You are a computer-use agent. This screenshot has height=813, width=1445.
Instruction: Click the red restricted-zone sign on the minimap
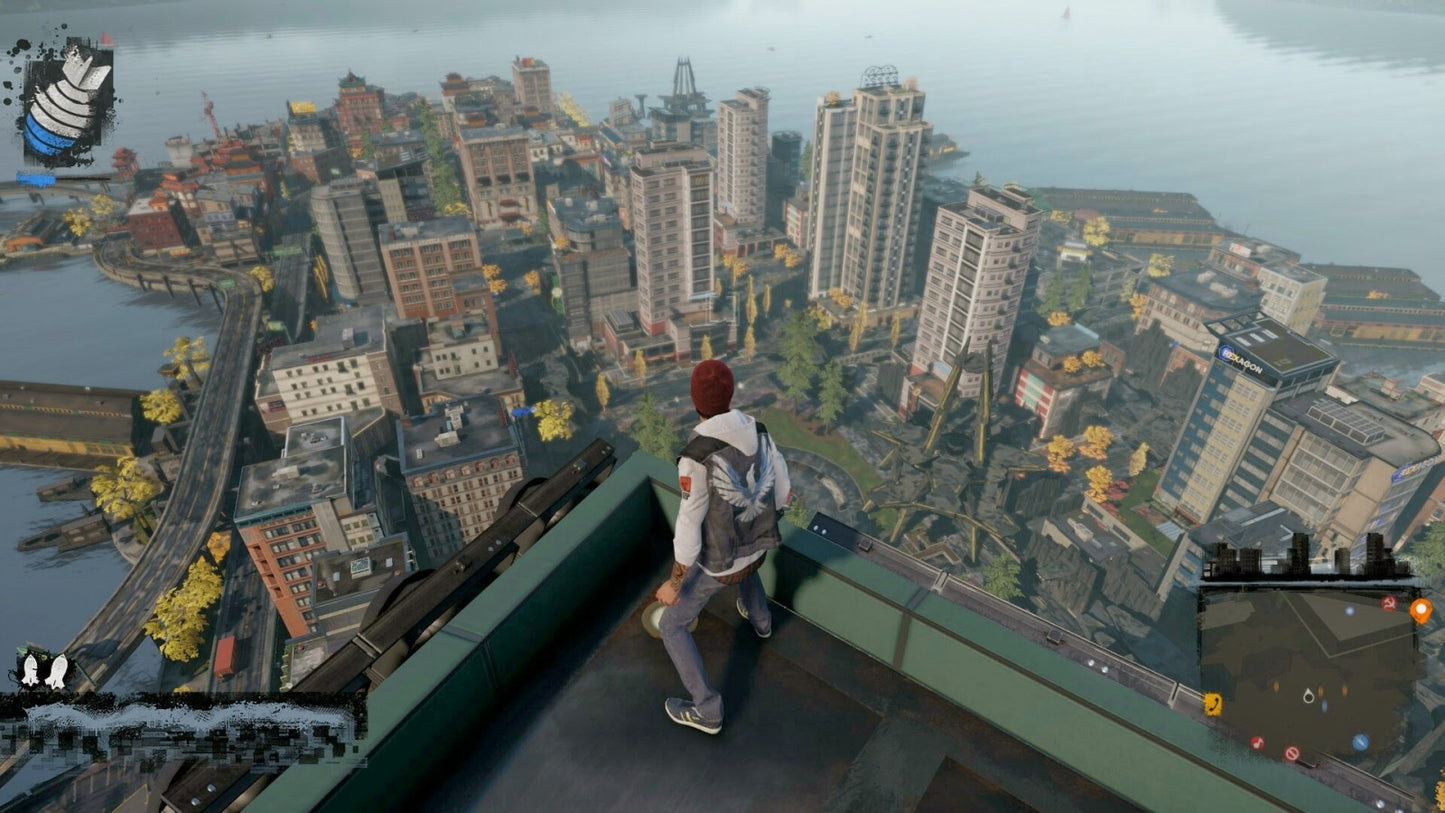coord(1293,754)
